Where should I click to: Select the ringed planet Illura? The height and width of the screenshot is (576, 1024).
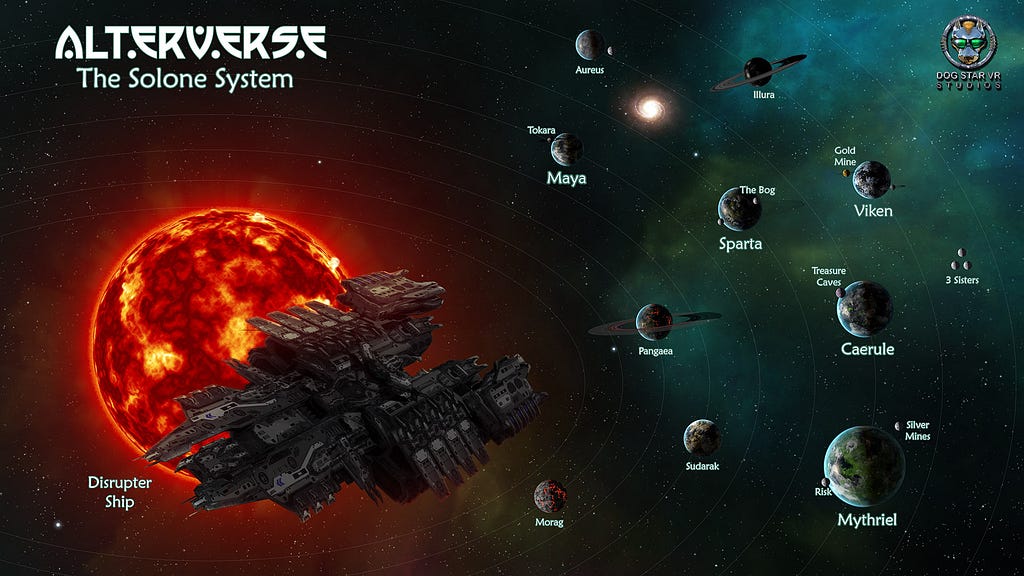(758, 71)
